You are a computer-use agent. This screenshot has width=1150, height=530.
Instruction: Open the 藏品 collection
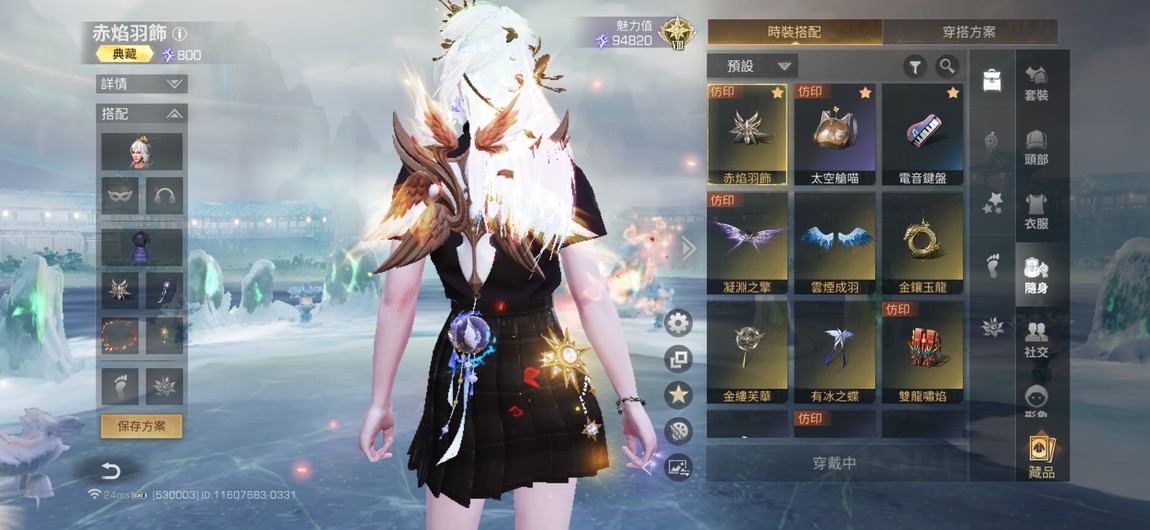click(x=1041, y=457)
